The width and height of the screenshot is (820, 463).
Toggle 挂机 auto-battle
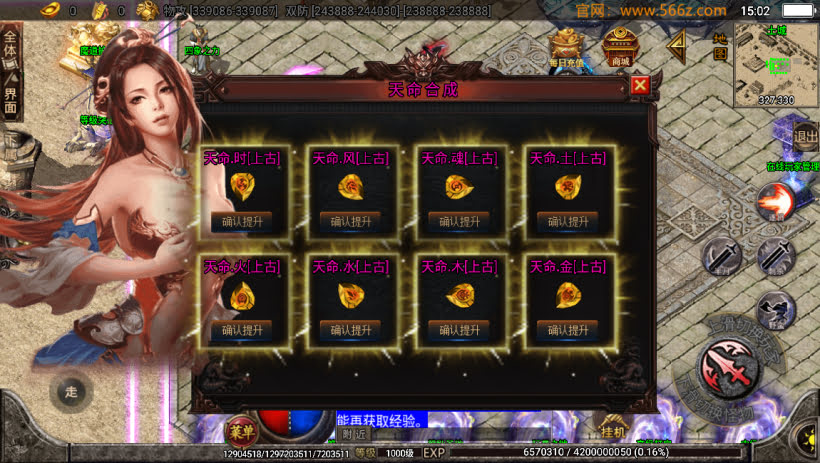612,431
